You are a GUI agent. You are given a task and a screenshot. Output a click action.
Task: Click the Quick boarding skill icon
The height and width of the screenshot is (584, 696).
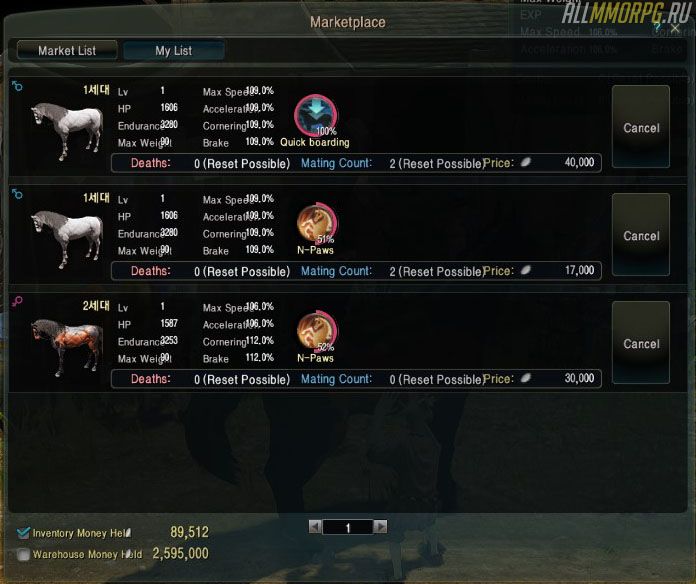pyautogui.click(x=315, y=116)
